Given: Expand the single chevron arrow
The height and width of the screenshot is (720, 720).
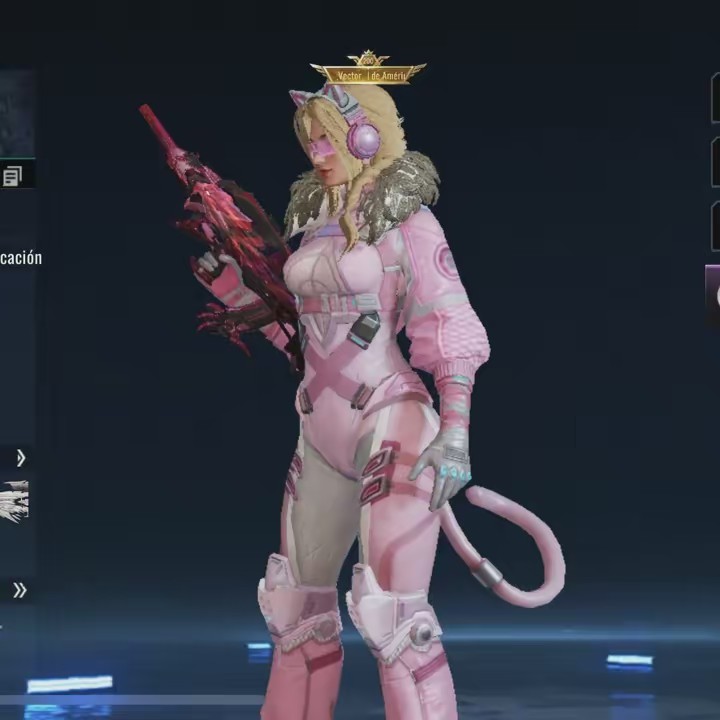Looking at the screenshot, I should [20, 458].
